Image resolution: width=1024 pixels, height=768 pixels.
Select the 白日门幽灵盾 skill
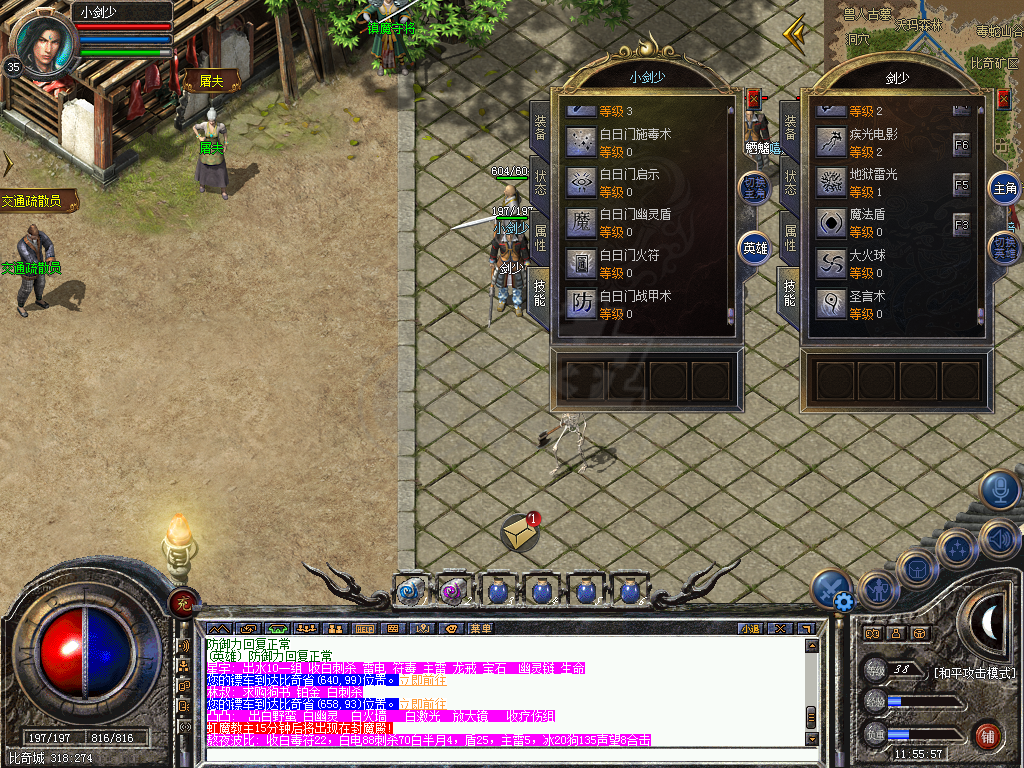(583, 222)
